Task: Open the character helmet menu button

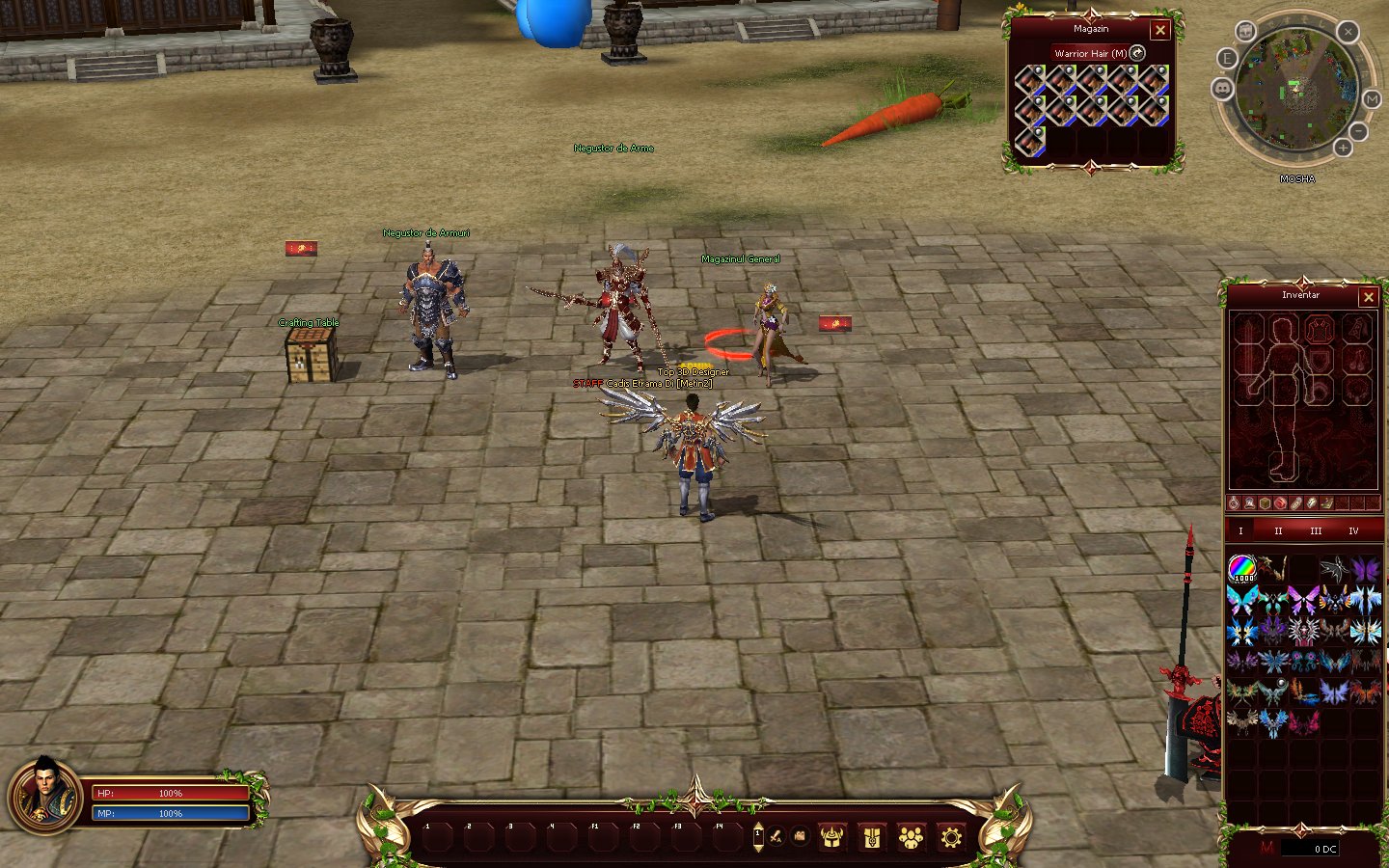Action: [831, 837]
